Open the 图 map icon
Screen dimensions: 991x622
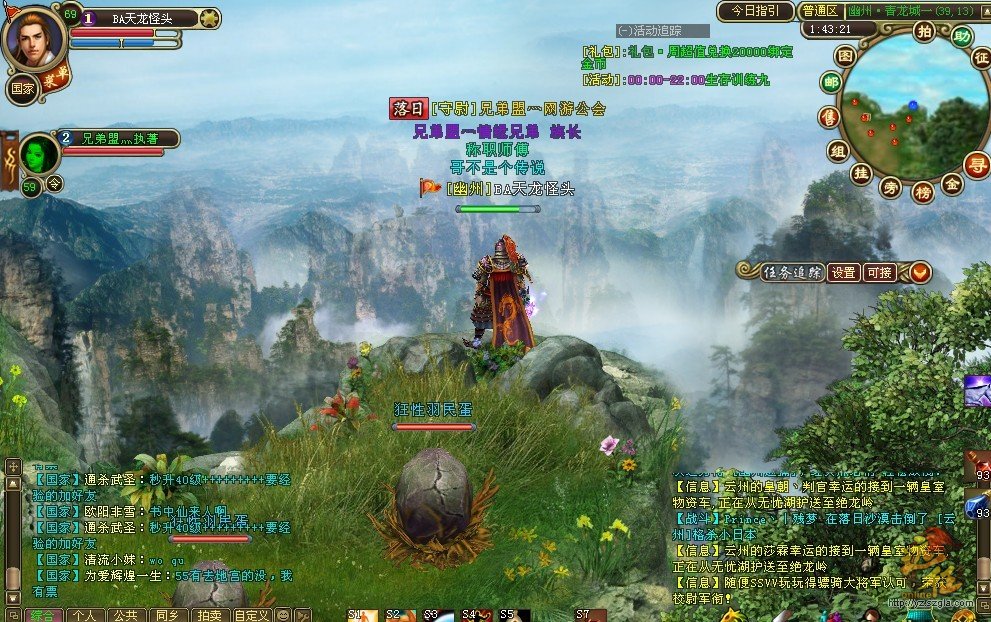(845, 56)
